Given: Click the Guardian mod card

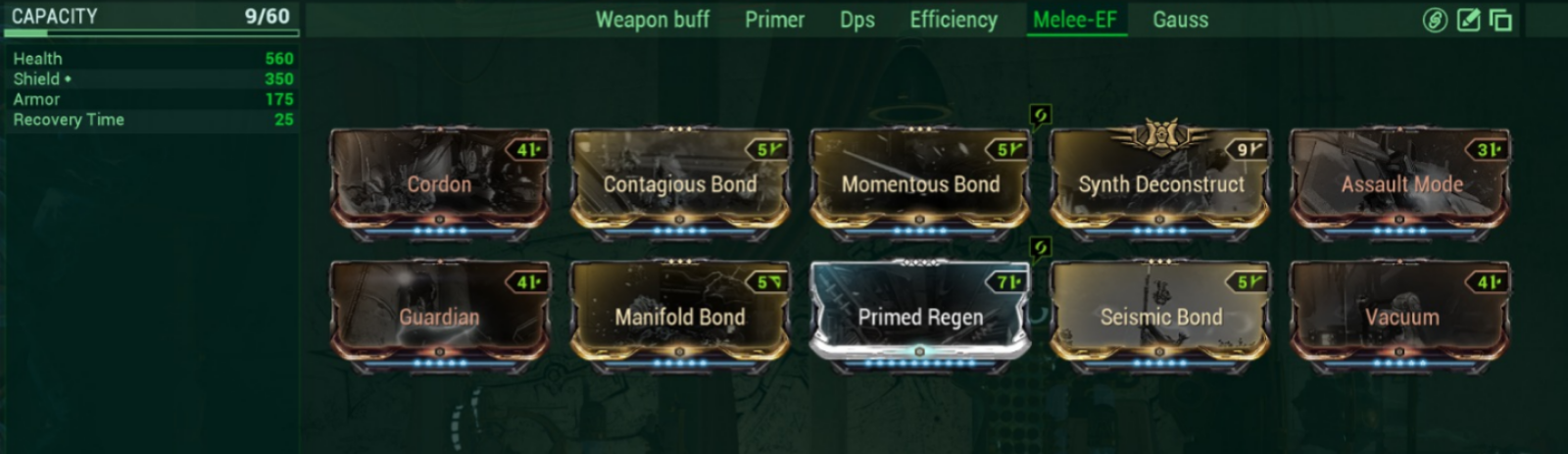Looking at the screenshot, I should point(439,316).
